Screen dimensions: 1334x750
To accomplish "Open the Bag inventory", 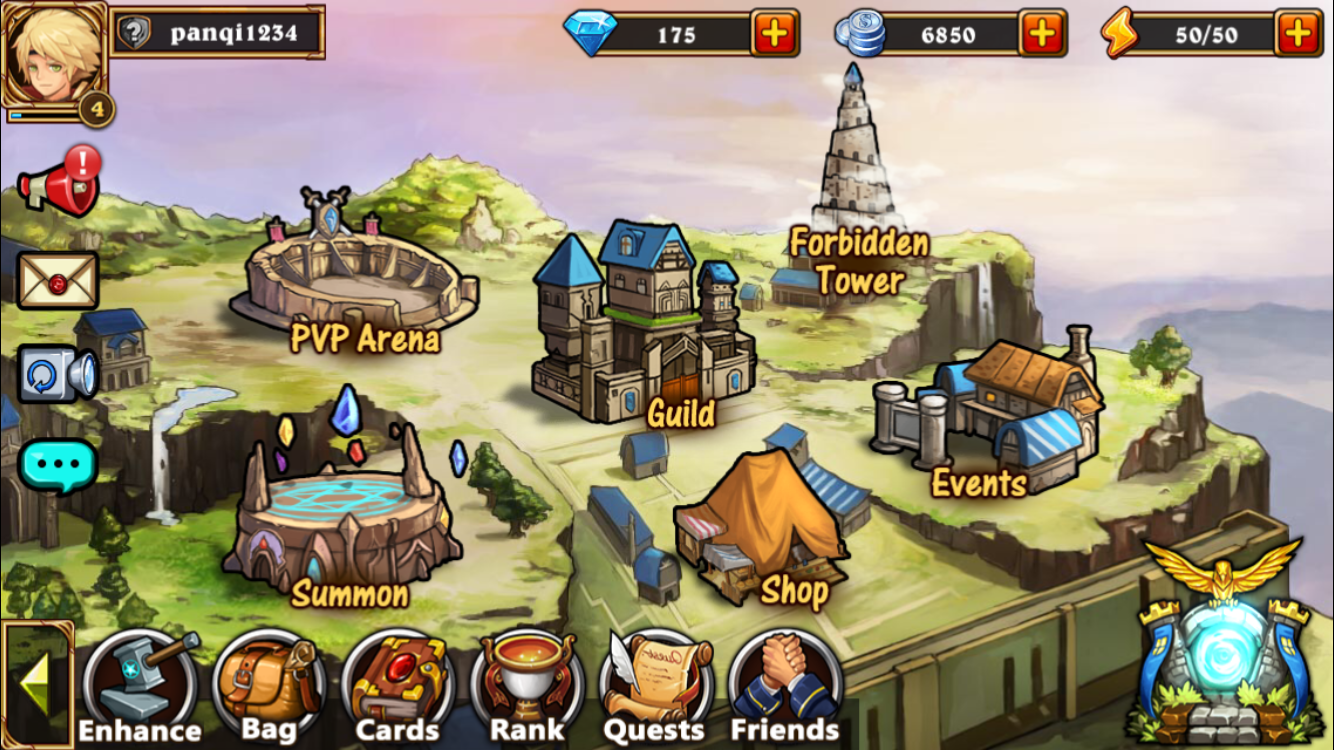I will click(x=268, y=685).
